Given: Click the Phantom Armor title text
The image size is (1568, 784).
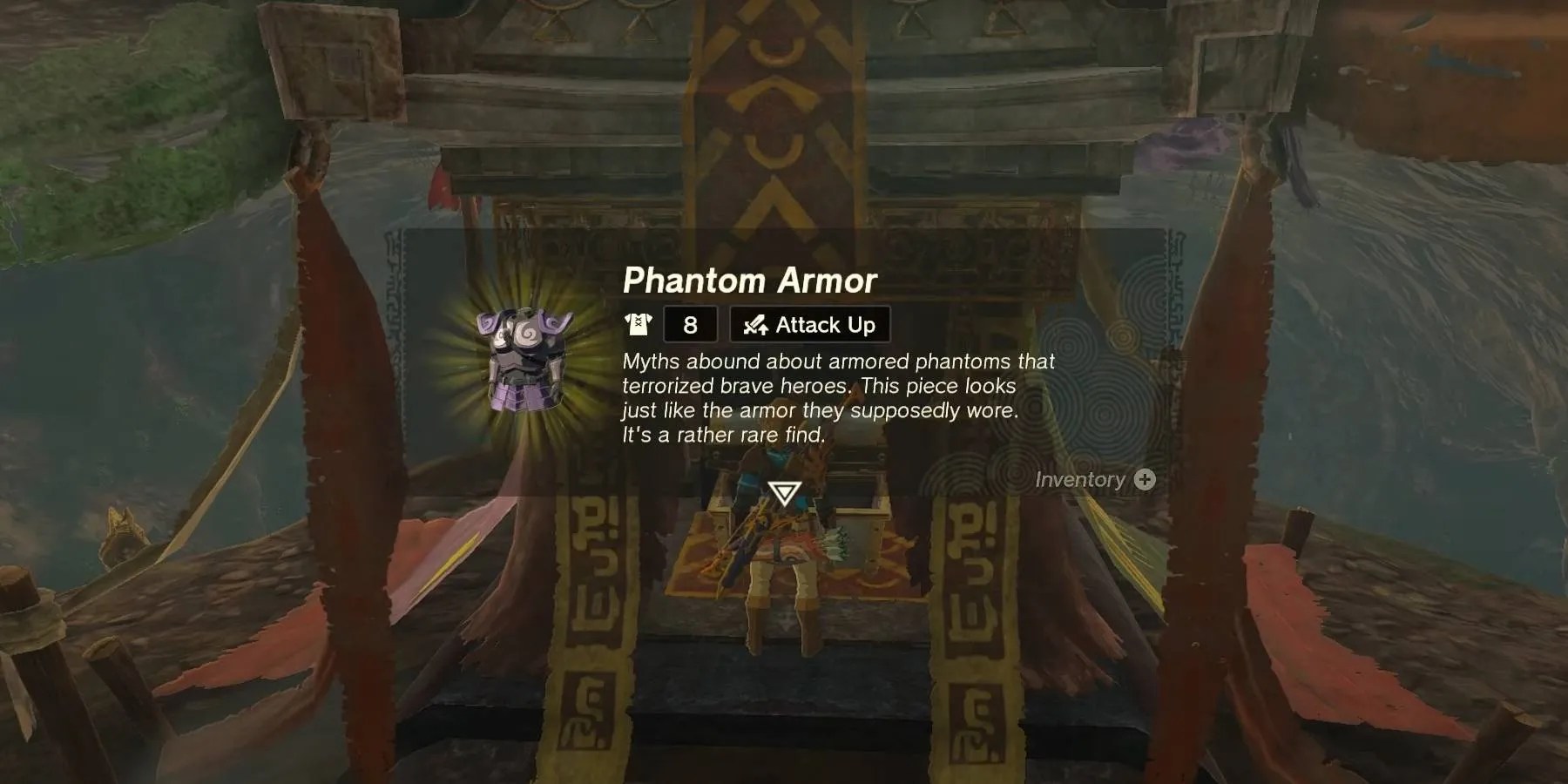Looking at the screenshot, I should pos(747,281).
